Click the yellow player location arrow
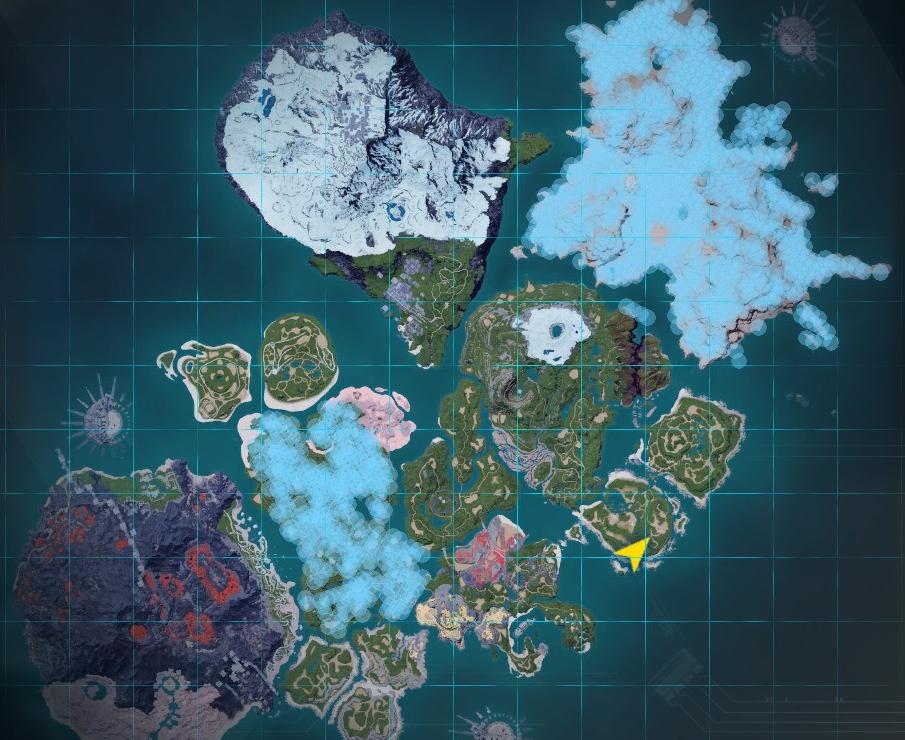The width and height of the screenshot is (905, 740). 633,551
